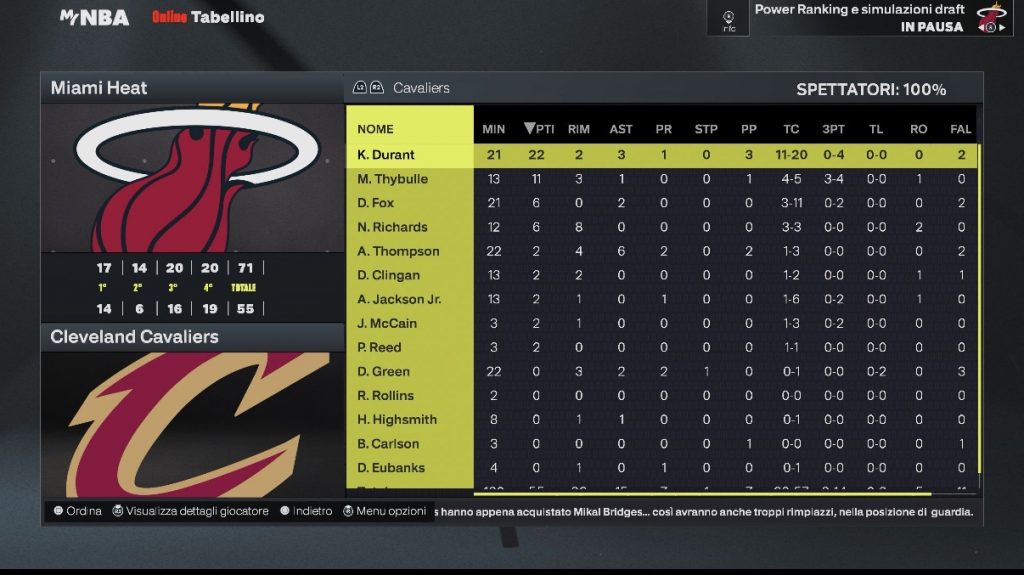Select K. Durant's stat row
Screen dimensions: 1024x575
pos(386,155)
